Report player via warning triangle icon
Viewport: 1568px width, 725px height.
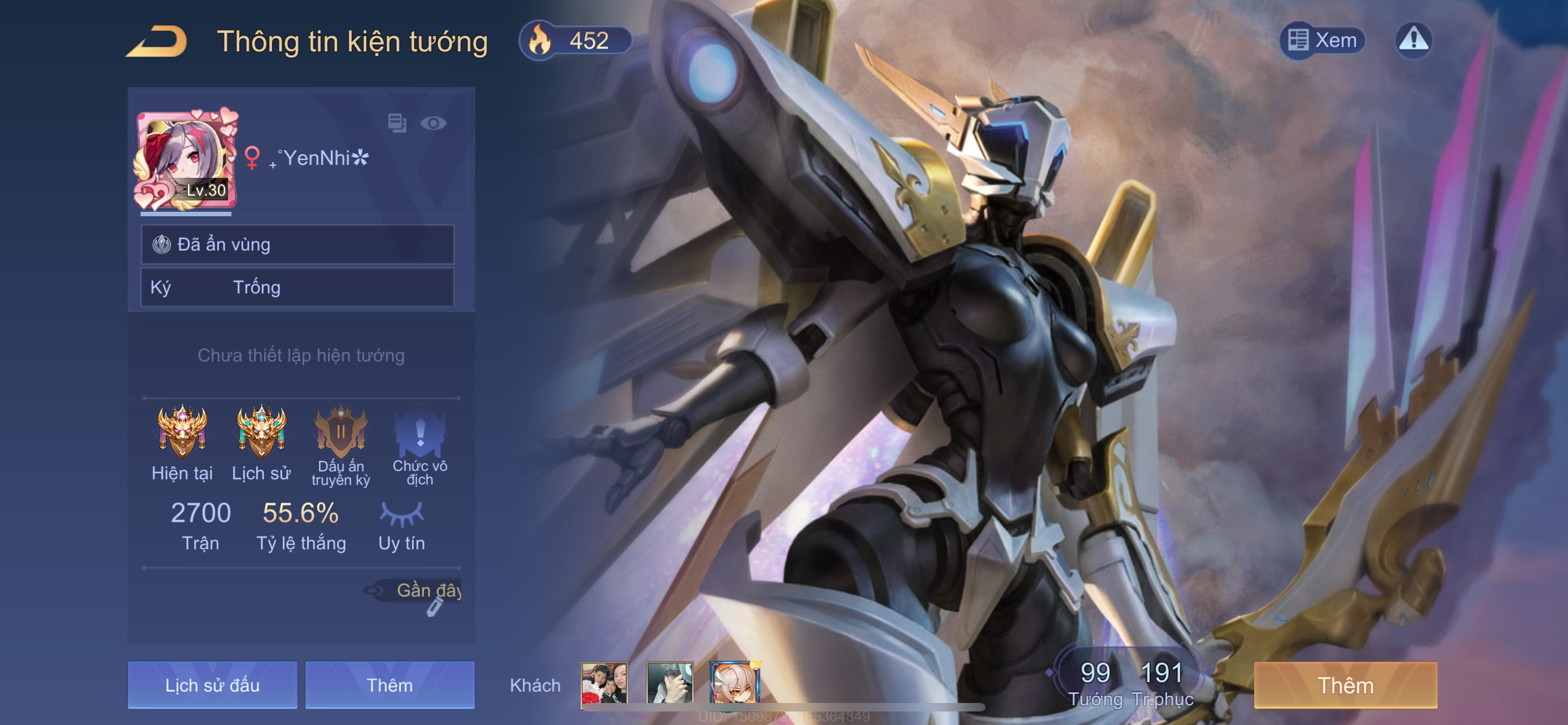(x=1413, y=41)
